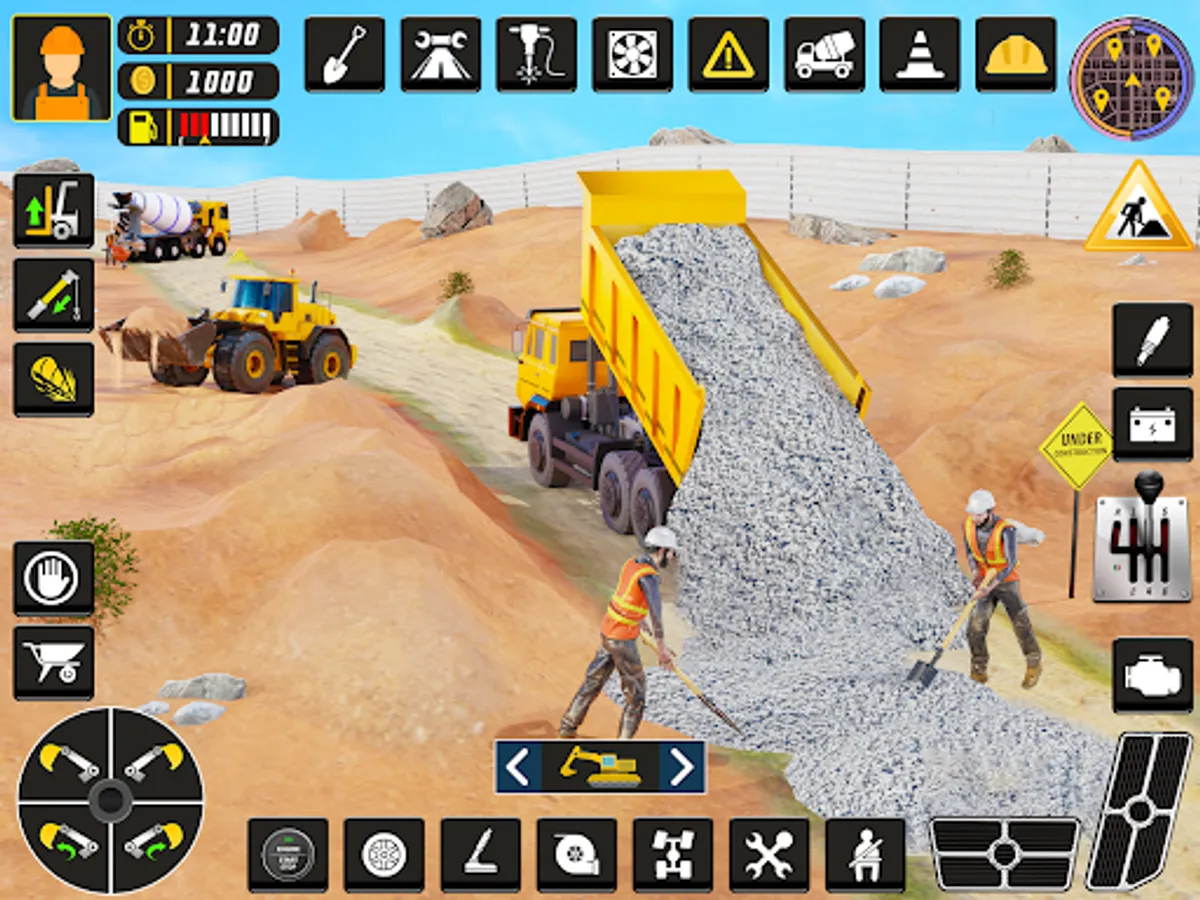Switch to the next vehicle with right arrow
1200x900 pixels.
coord(682,767)
